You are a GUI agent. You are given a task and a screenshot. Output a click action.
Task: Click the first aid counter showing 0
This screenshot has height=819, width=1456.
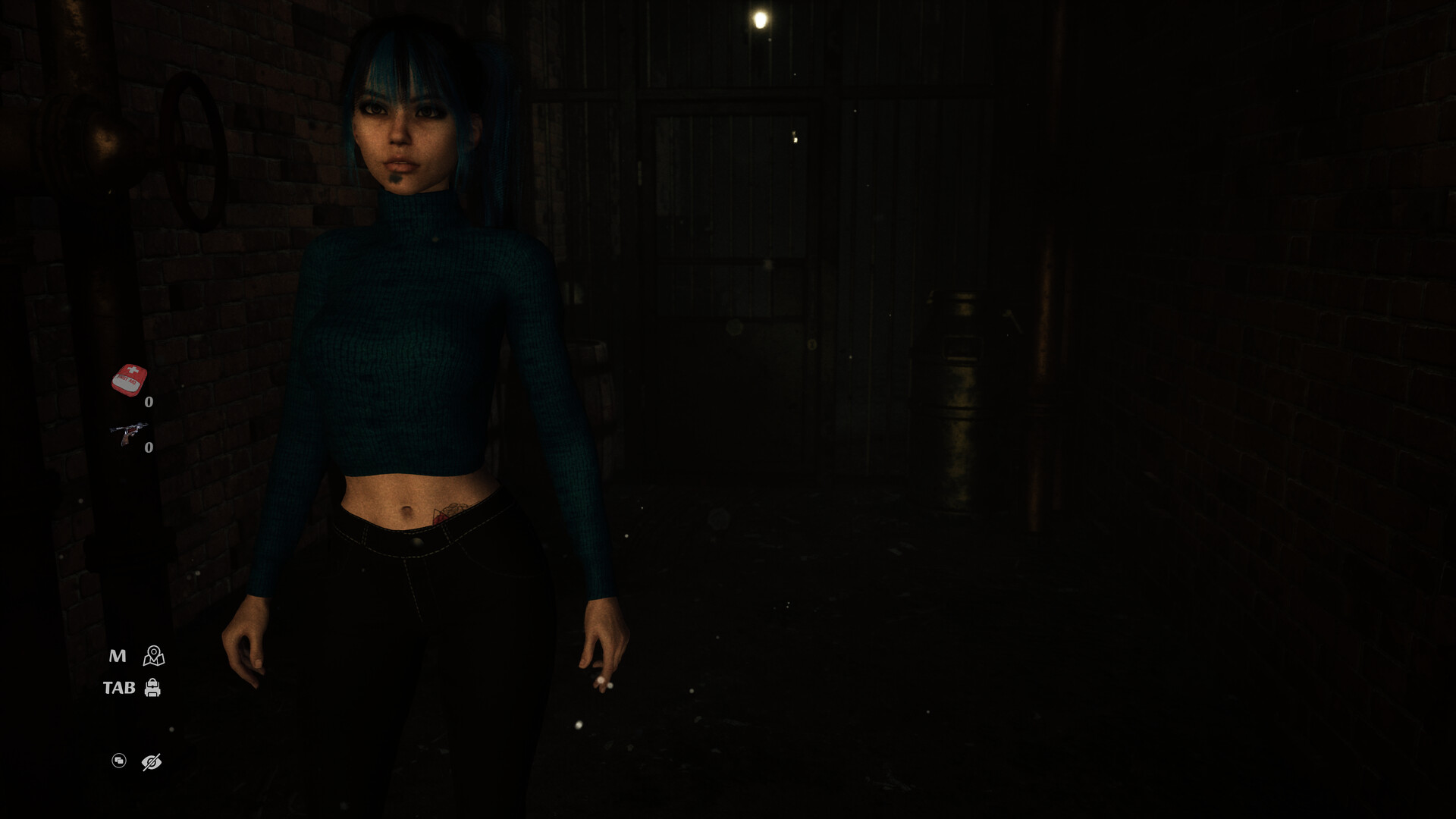pos(149,402)
